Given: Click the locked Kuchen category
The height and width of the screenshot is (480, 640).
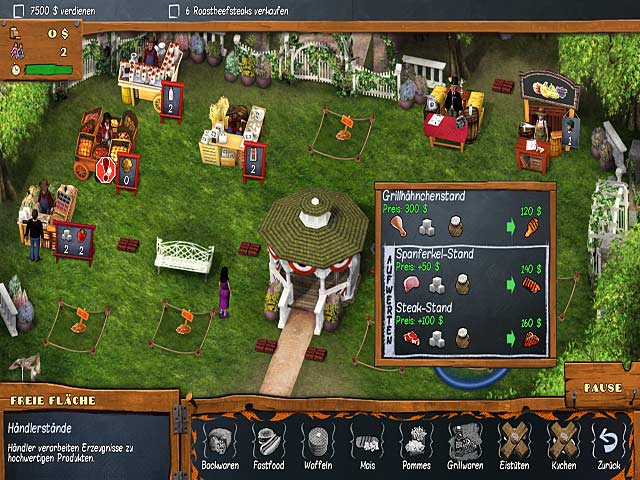Looking at the screenshot, I should tap(563, 444).
